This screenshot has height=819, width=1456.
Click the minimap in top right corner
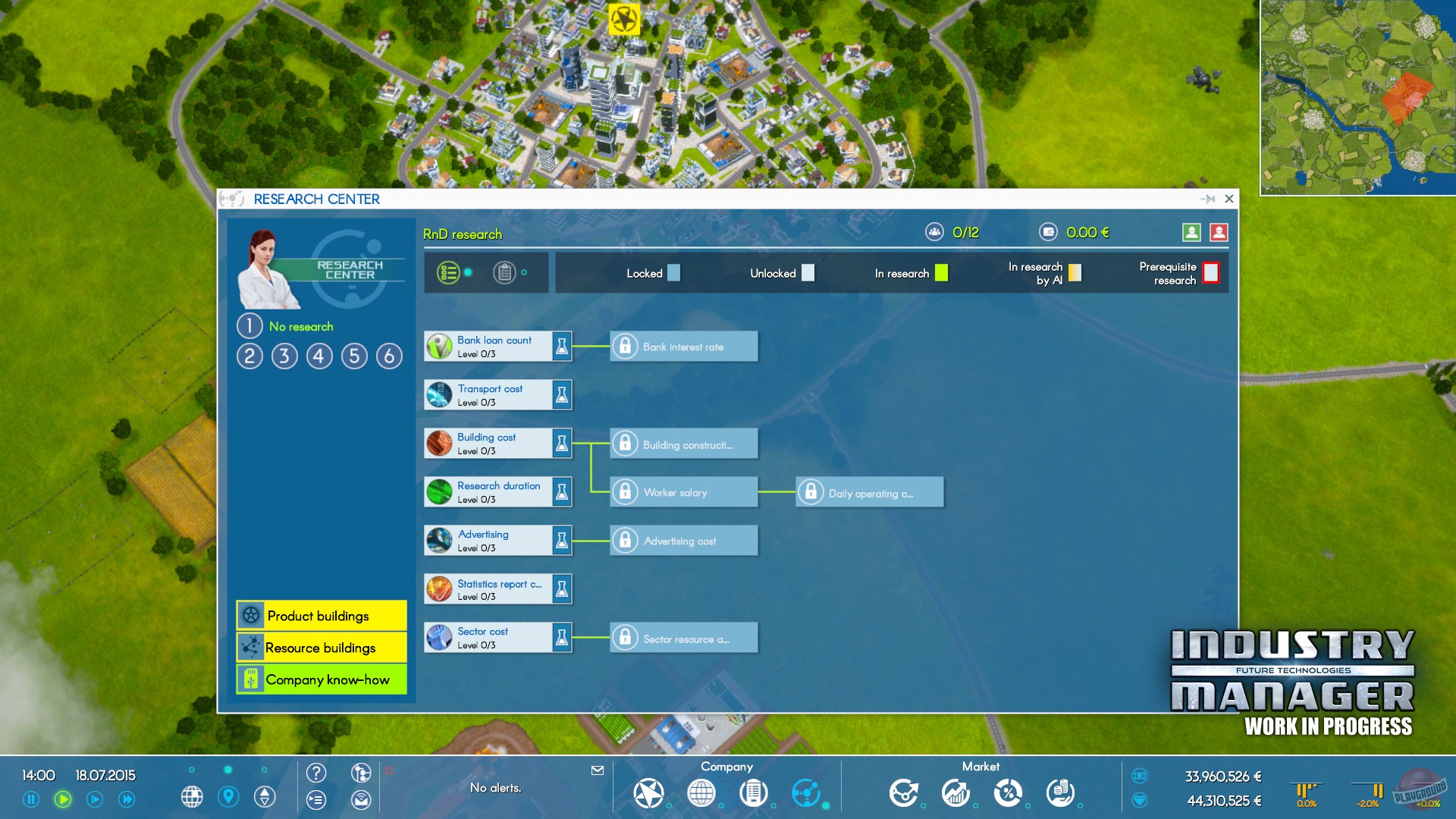click(1357, 99)
